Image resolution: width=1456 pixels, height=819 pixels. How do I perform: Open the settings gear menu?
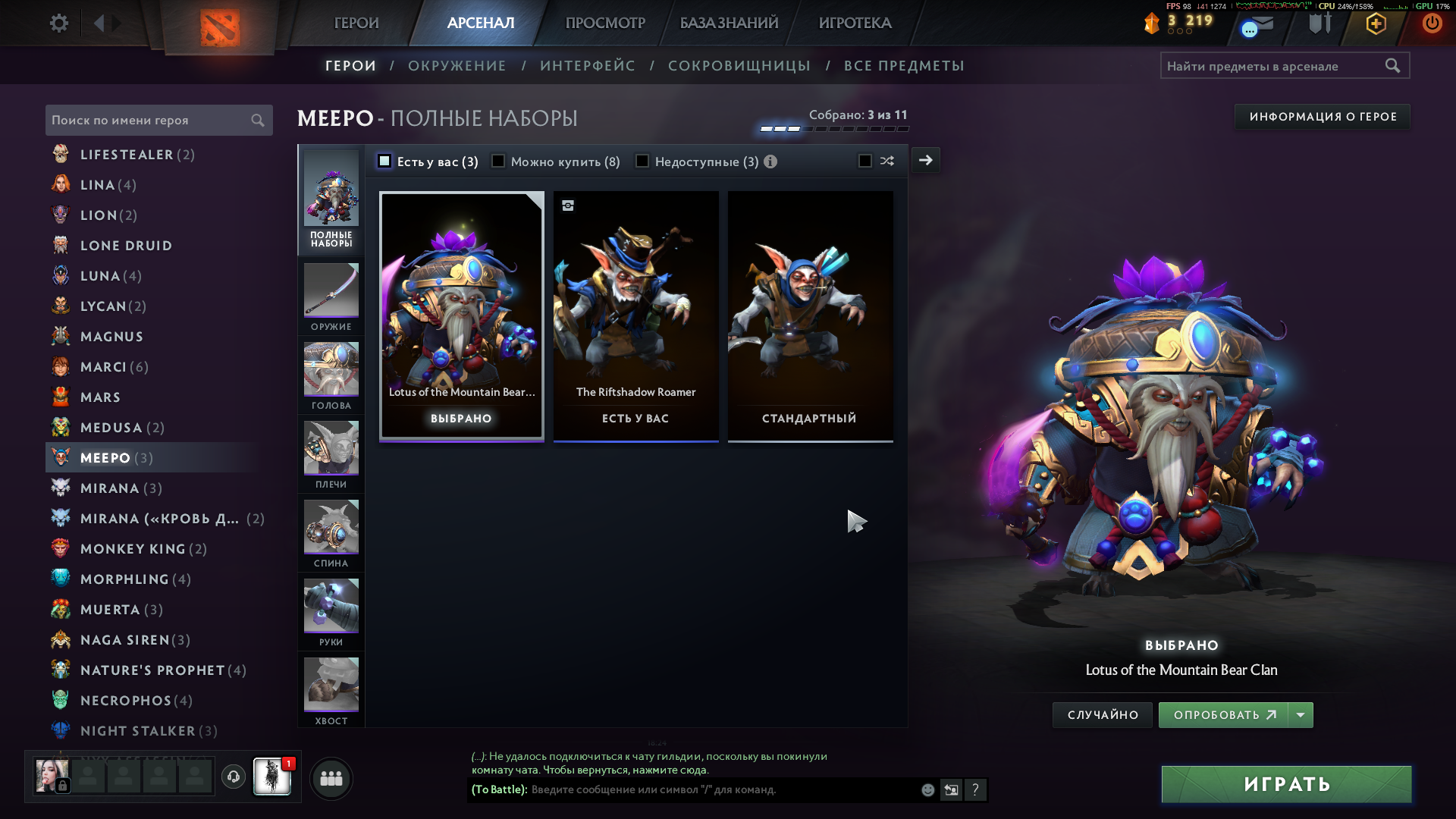coord(59,24)
